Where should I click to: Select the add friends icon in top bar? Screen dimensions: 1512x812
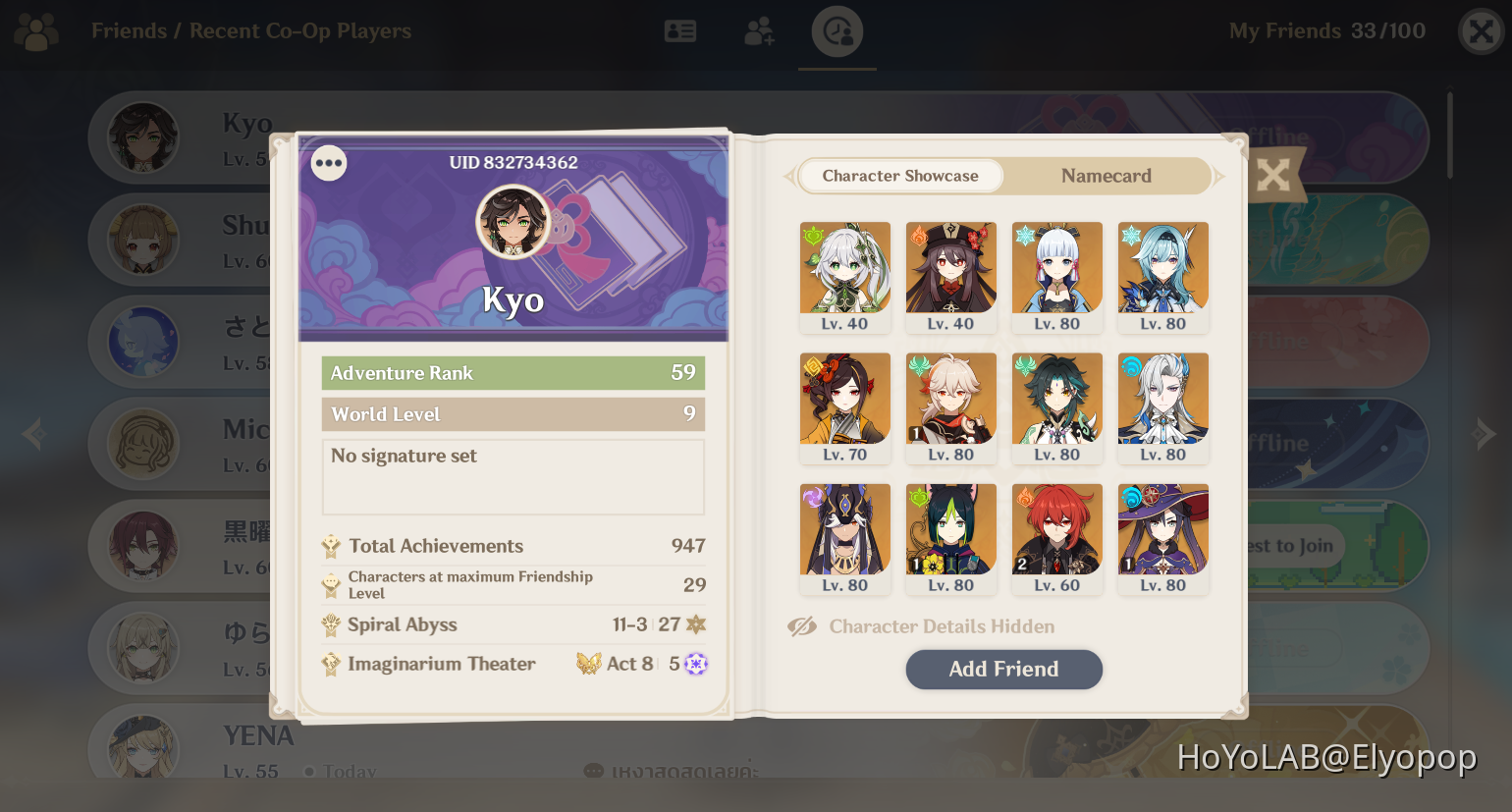[759, 30]
